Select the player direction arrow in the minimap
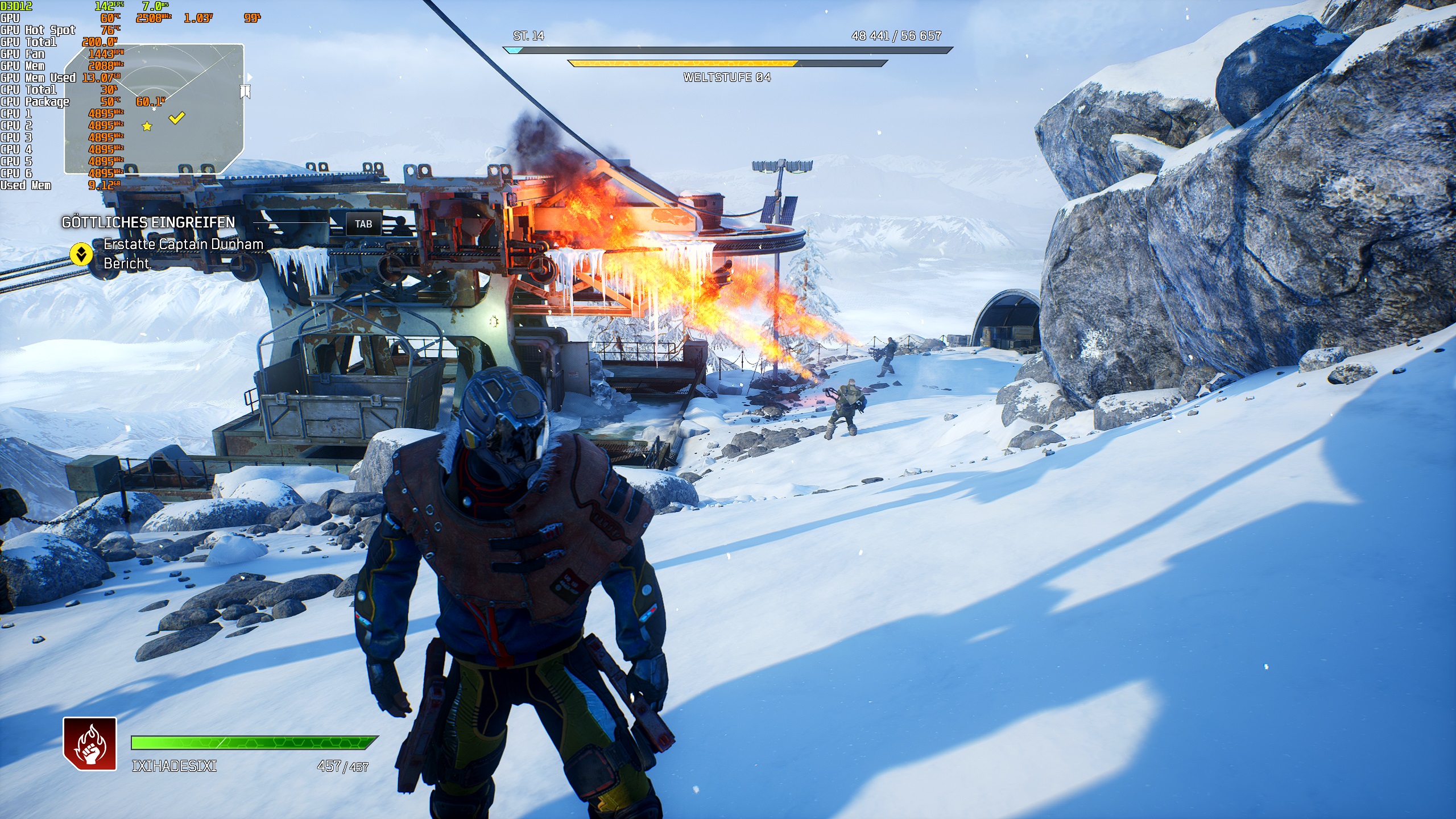This screenshot has width=1456, height=819. click(x=154, y=109)
